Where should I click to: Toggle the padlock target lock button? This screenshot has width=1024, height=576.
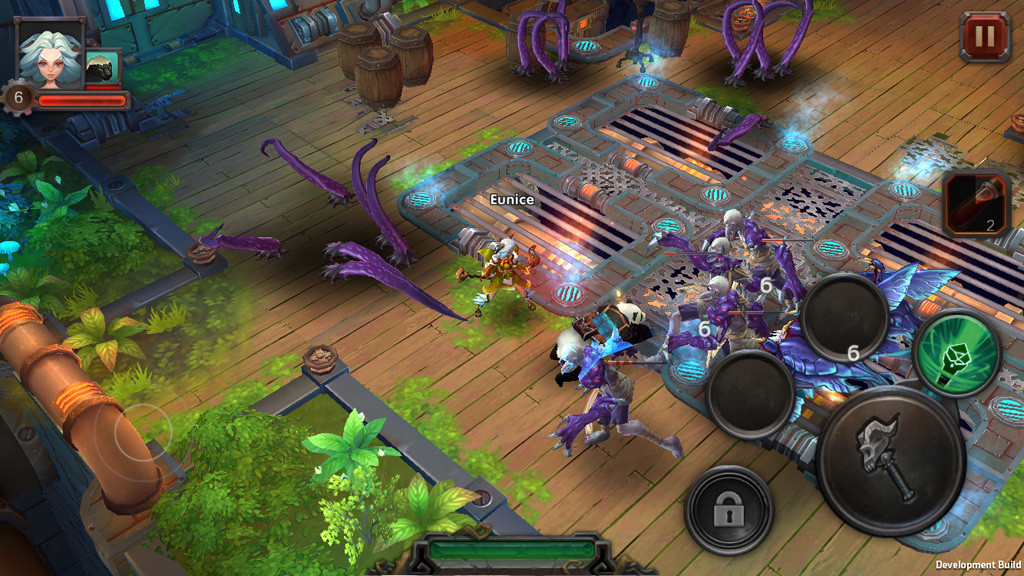click(729, 510)
